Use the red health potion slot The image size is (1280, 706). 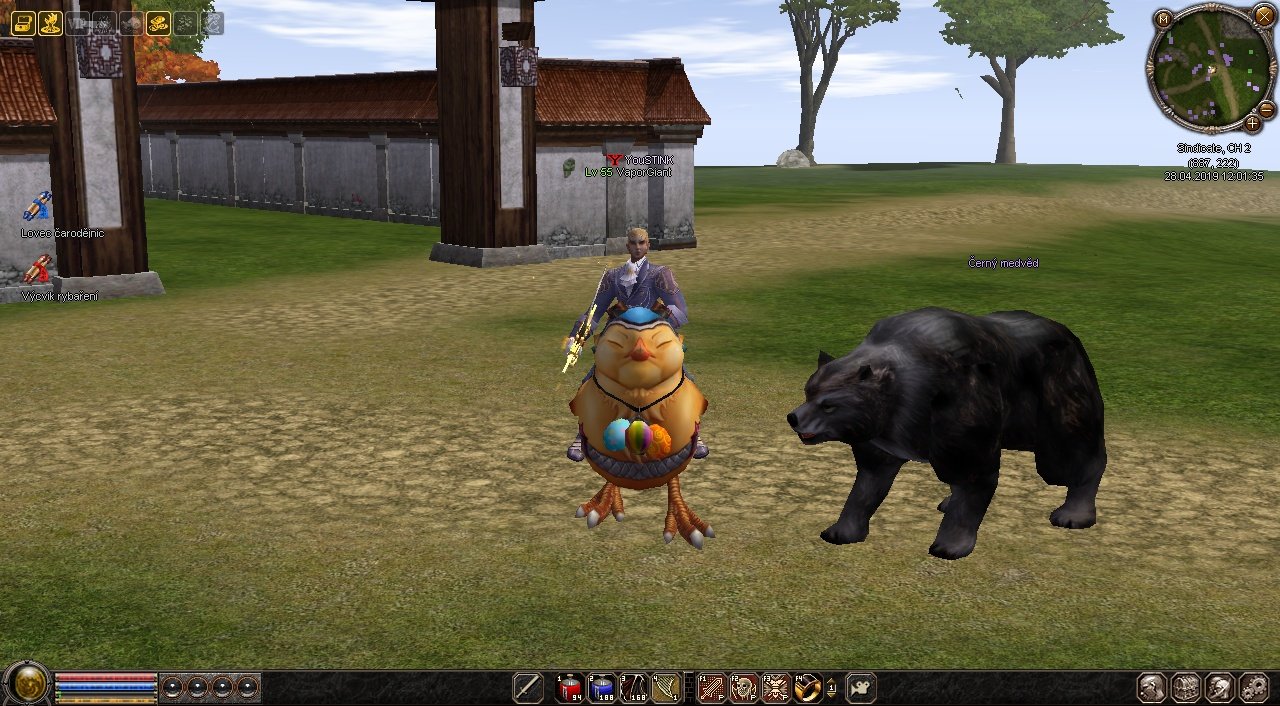(x=571, y=688)
